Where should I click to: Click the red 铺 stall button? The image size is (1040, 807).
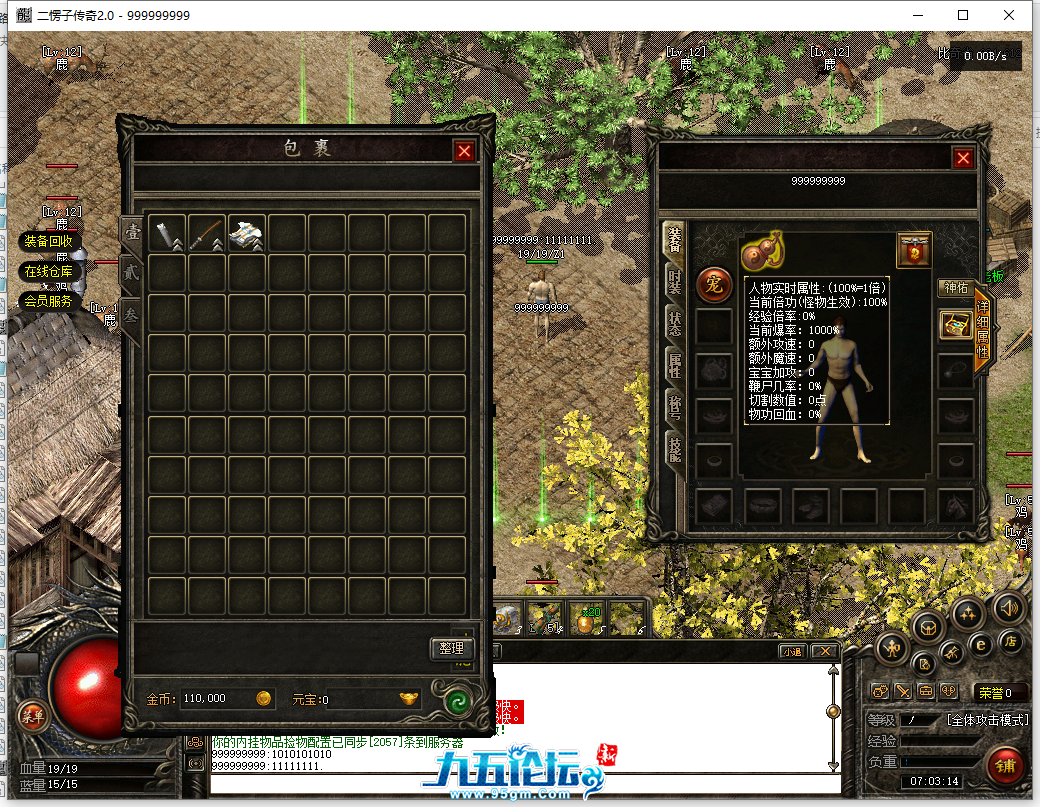click(1004, 765)
